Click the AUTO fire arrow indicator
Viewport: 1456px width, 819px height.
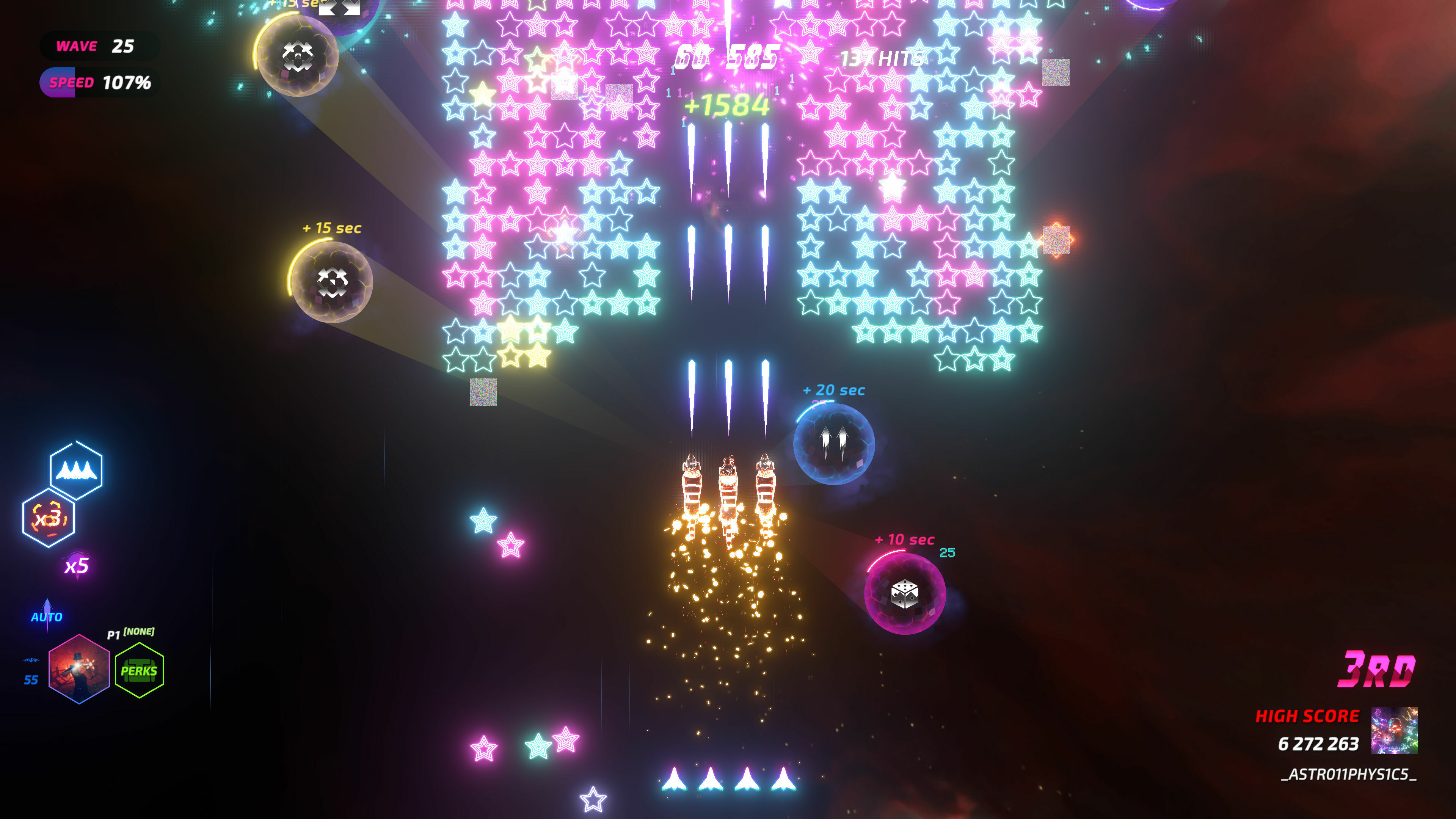[x=48, y=610]
